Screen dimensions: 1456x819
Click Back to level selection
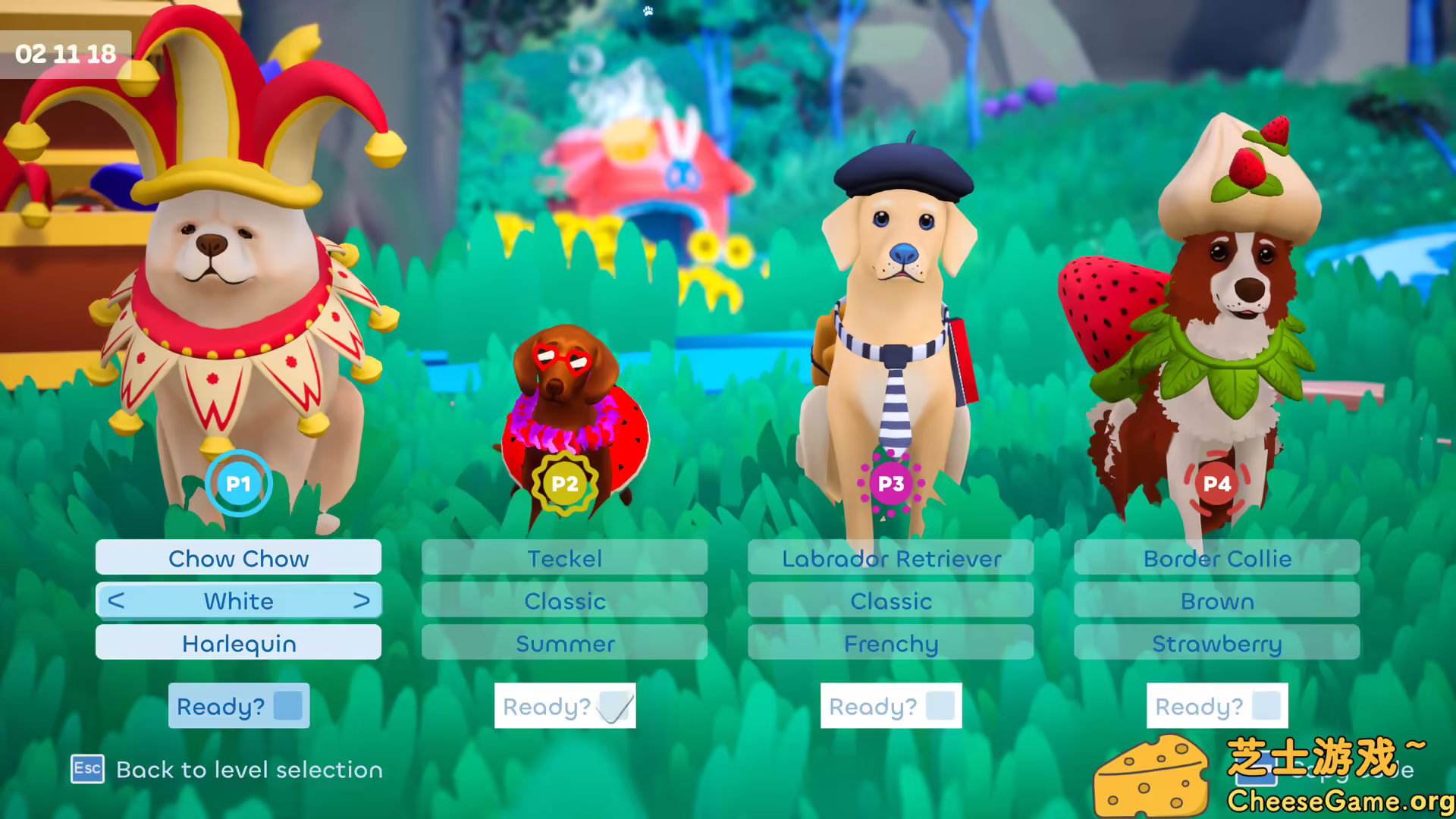pyautogui.click(x=249, y=770)
